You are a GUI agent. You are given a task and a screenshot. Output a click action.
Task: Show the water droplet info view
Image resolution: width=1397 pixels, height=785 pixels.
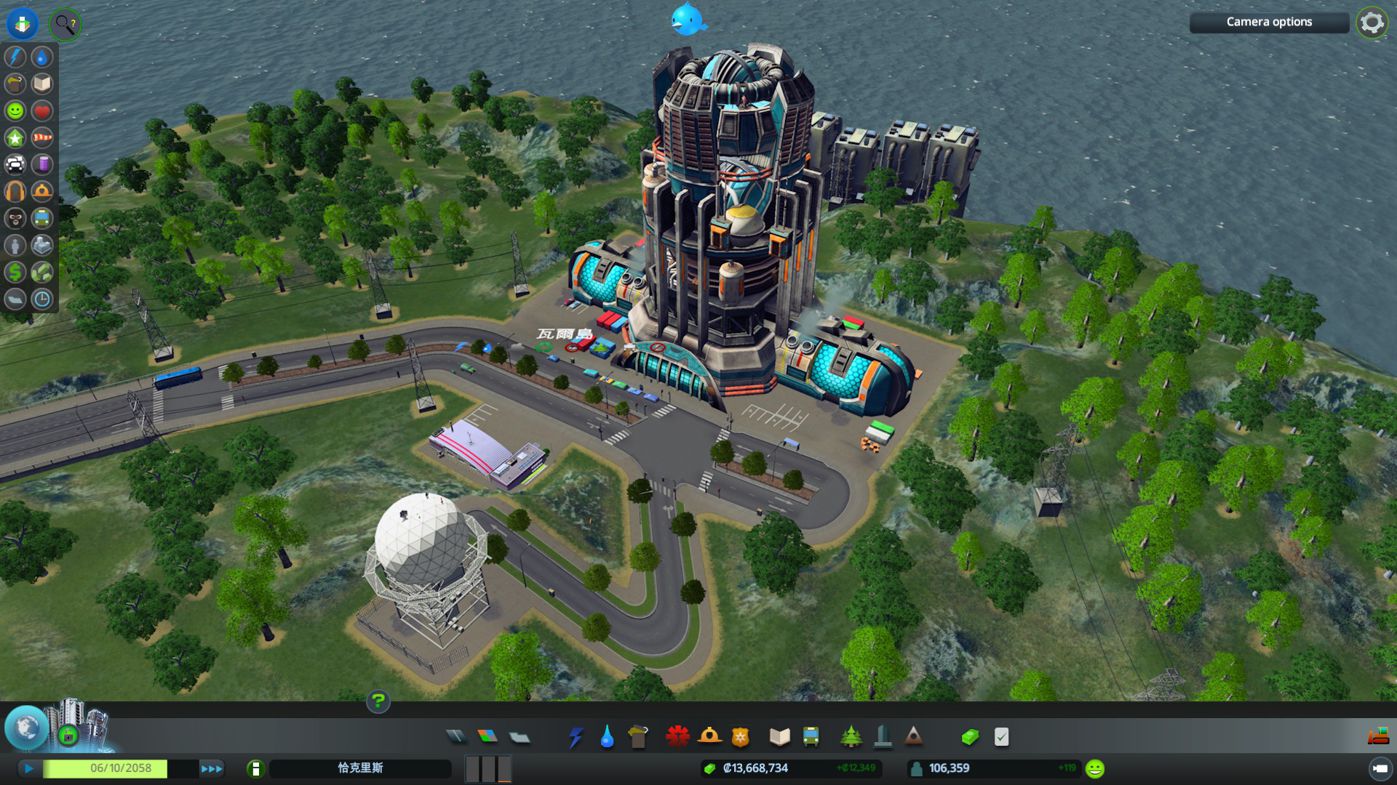coord(42,57)
